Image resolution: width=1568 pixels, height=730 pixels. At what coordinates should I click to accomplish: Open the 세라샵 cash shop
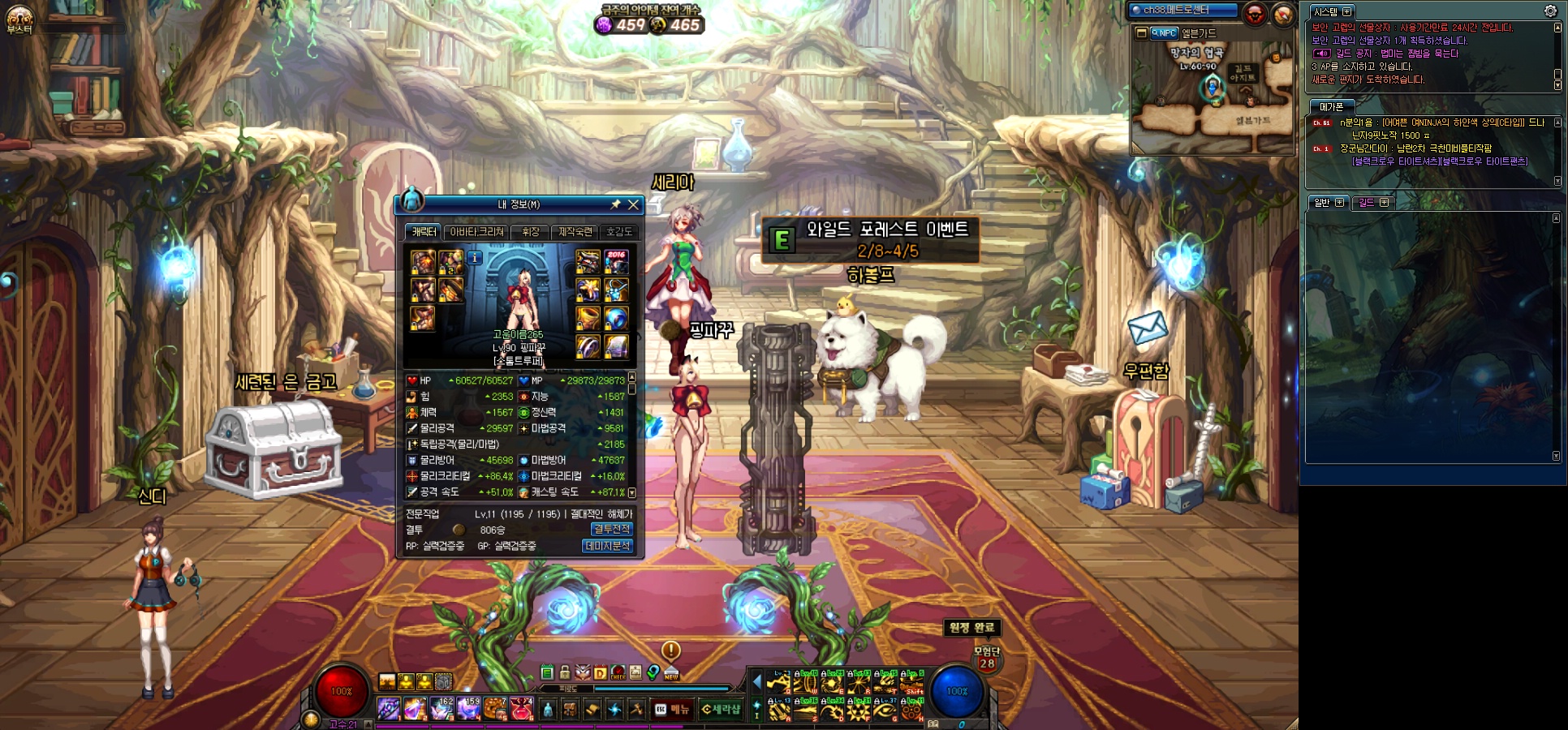[x=721, y=710]
